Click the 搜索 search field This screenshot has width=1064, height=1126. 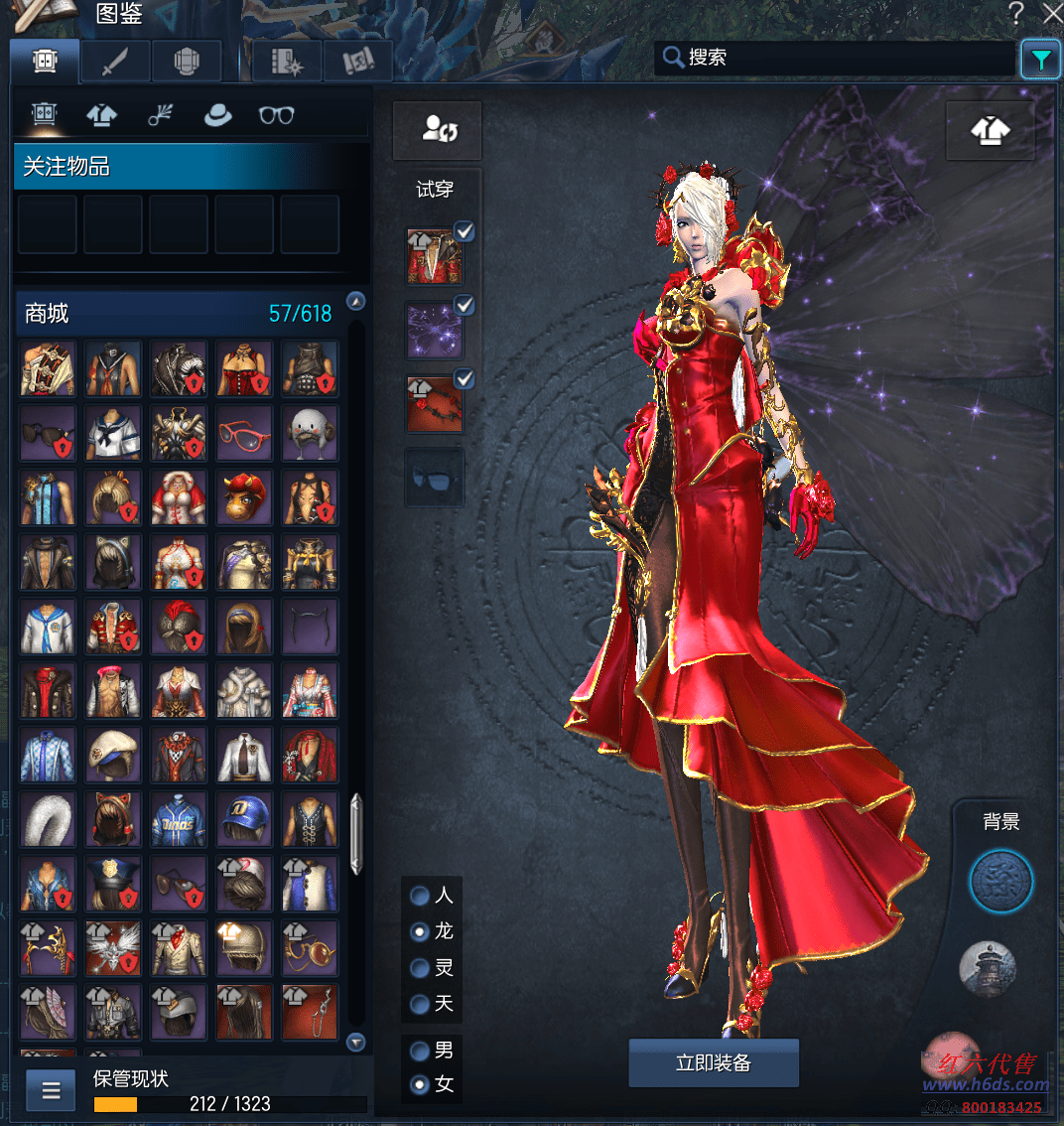834,58
